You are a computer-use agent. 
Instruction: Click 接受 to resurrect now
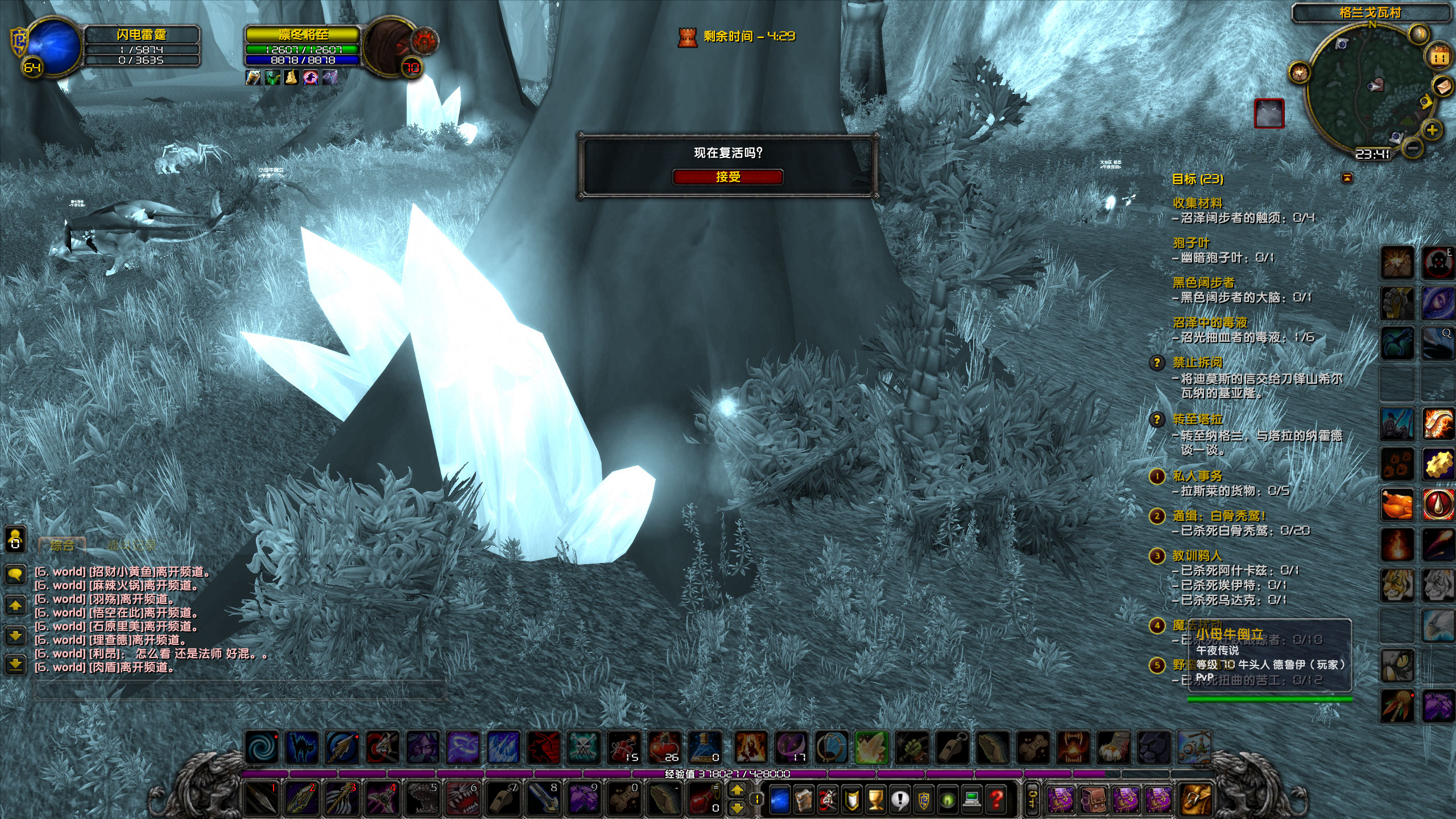[729, 177]
